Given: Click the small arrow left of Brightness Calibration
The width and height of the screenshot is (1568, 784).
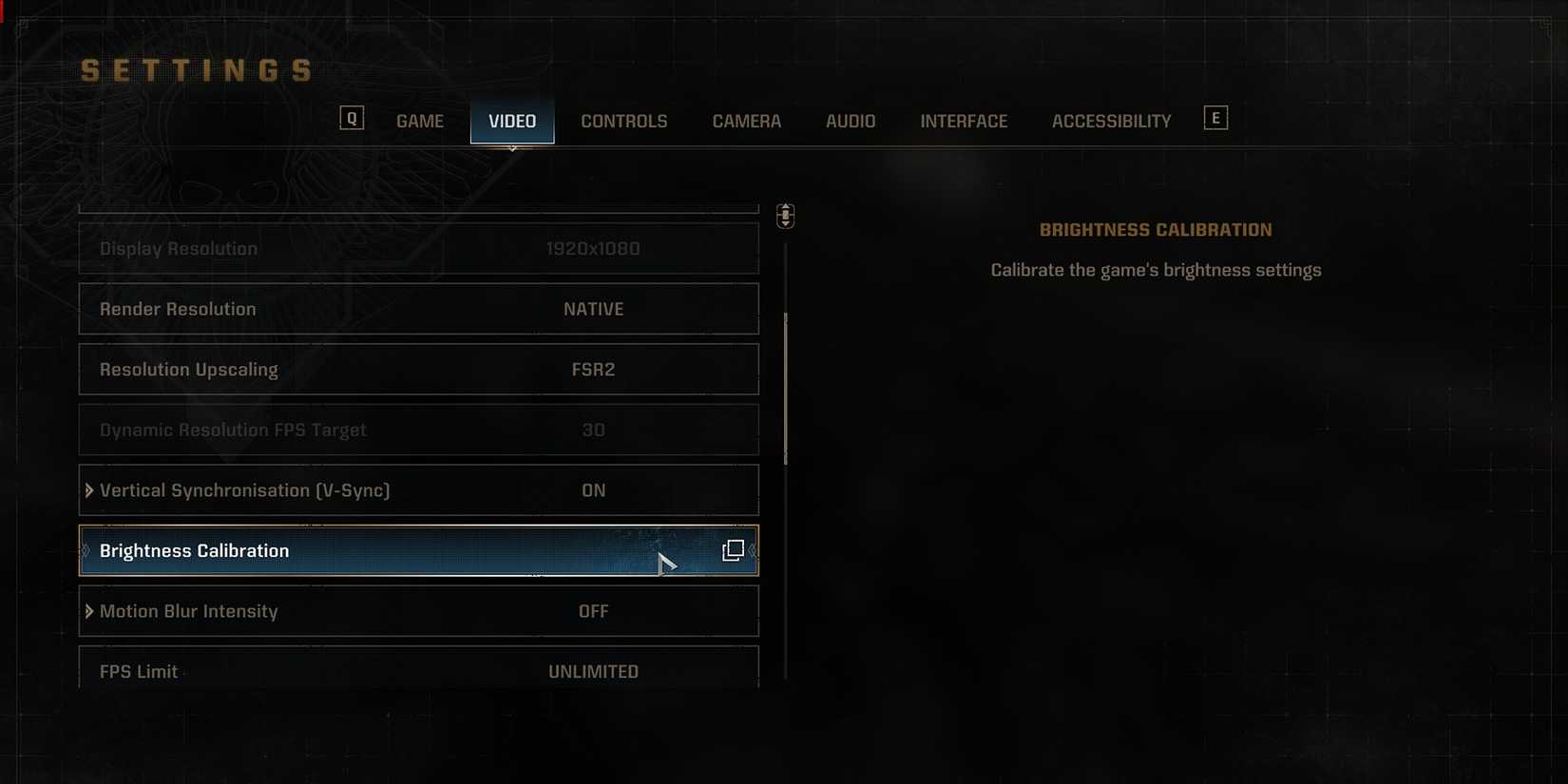Looking at the screenshot, I should (x=86, y=551).
